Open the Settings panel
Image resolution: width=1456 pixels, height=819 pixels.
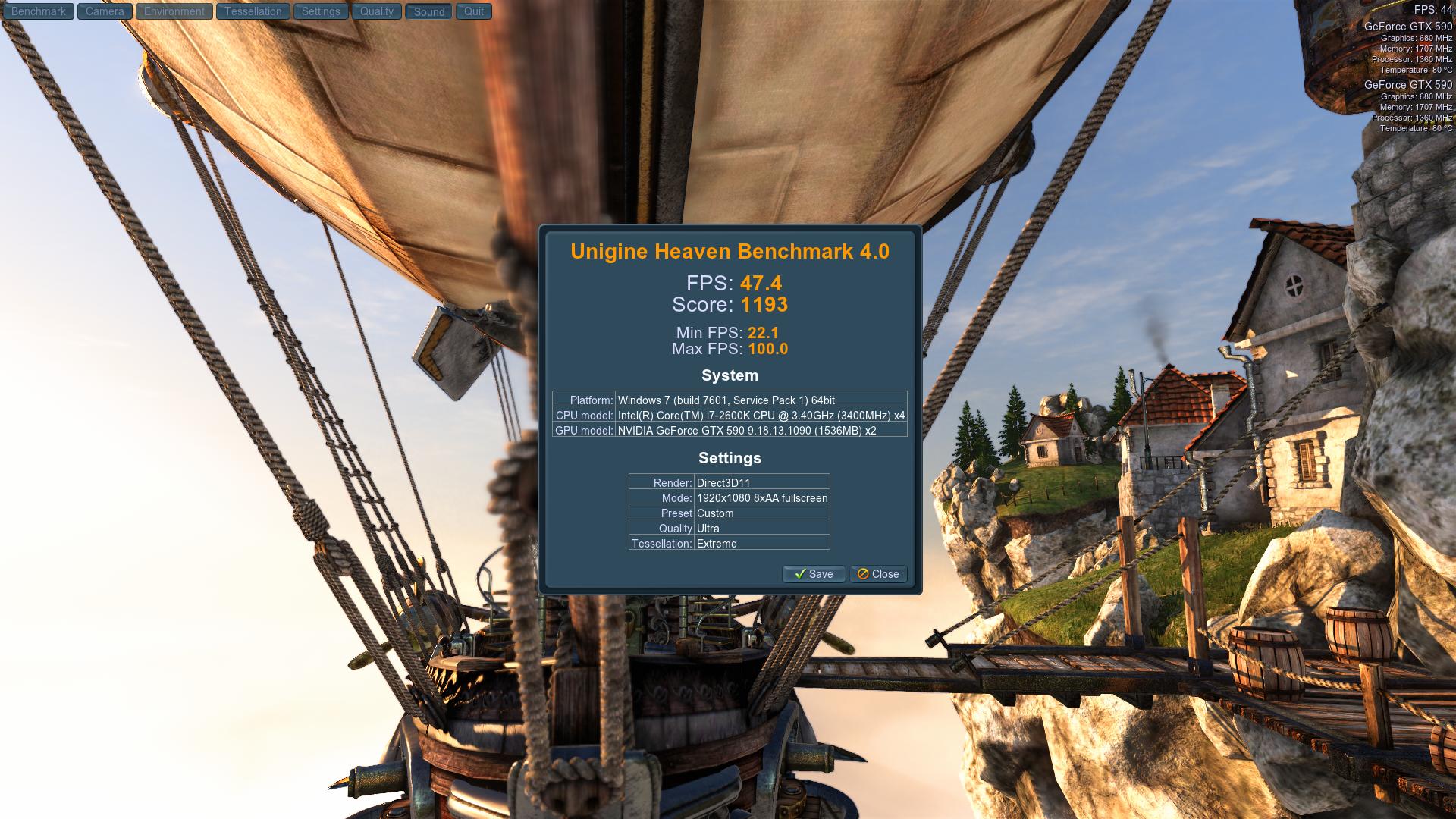(321, 11)
